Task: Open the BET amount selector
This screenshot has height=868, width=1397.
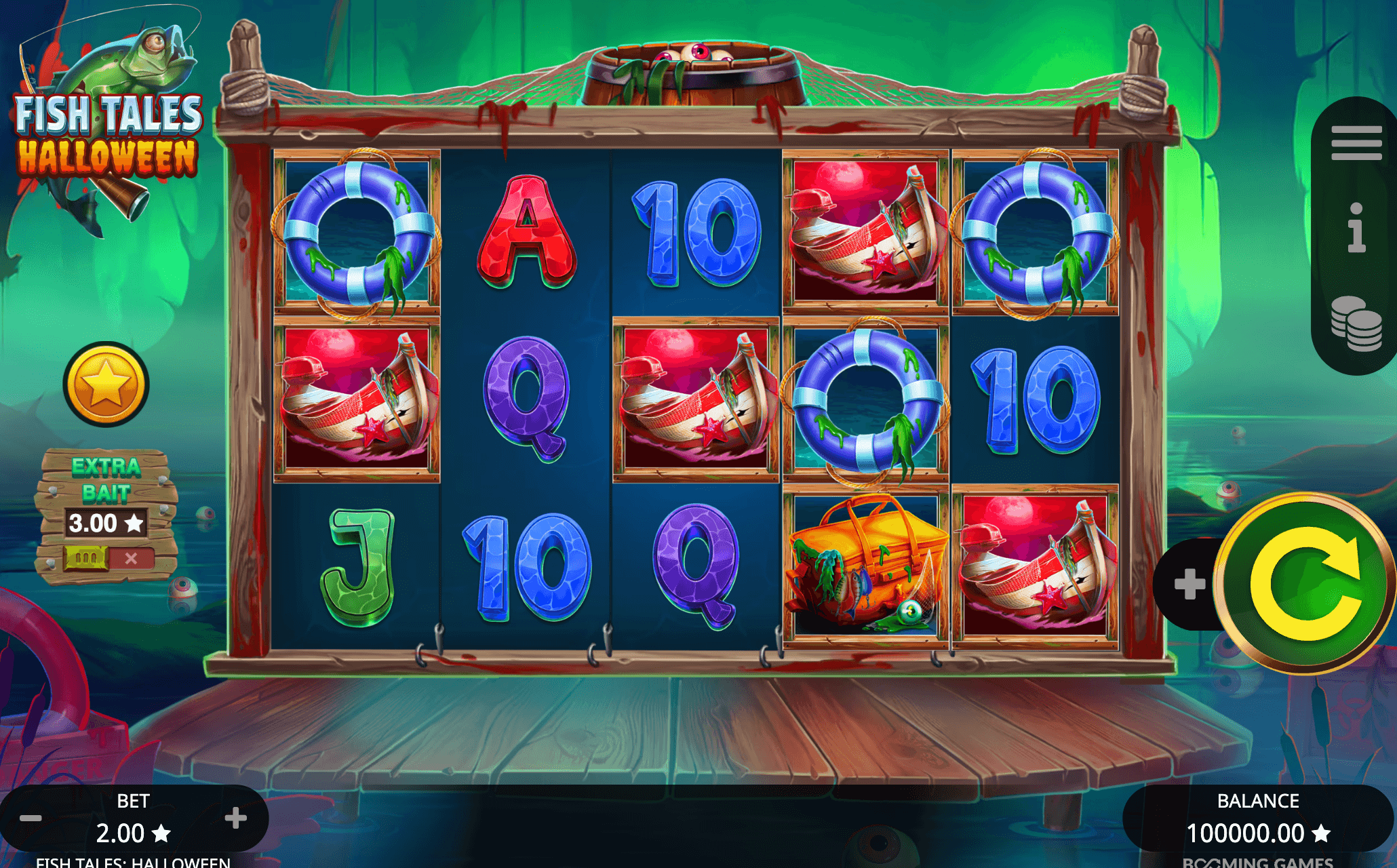Action: point(134,818)
